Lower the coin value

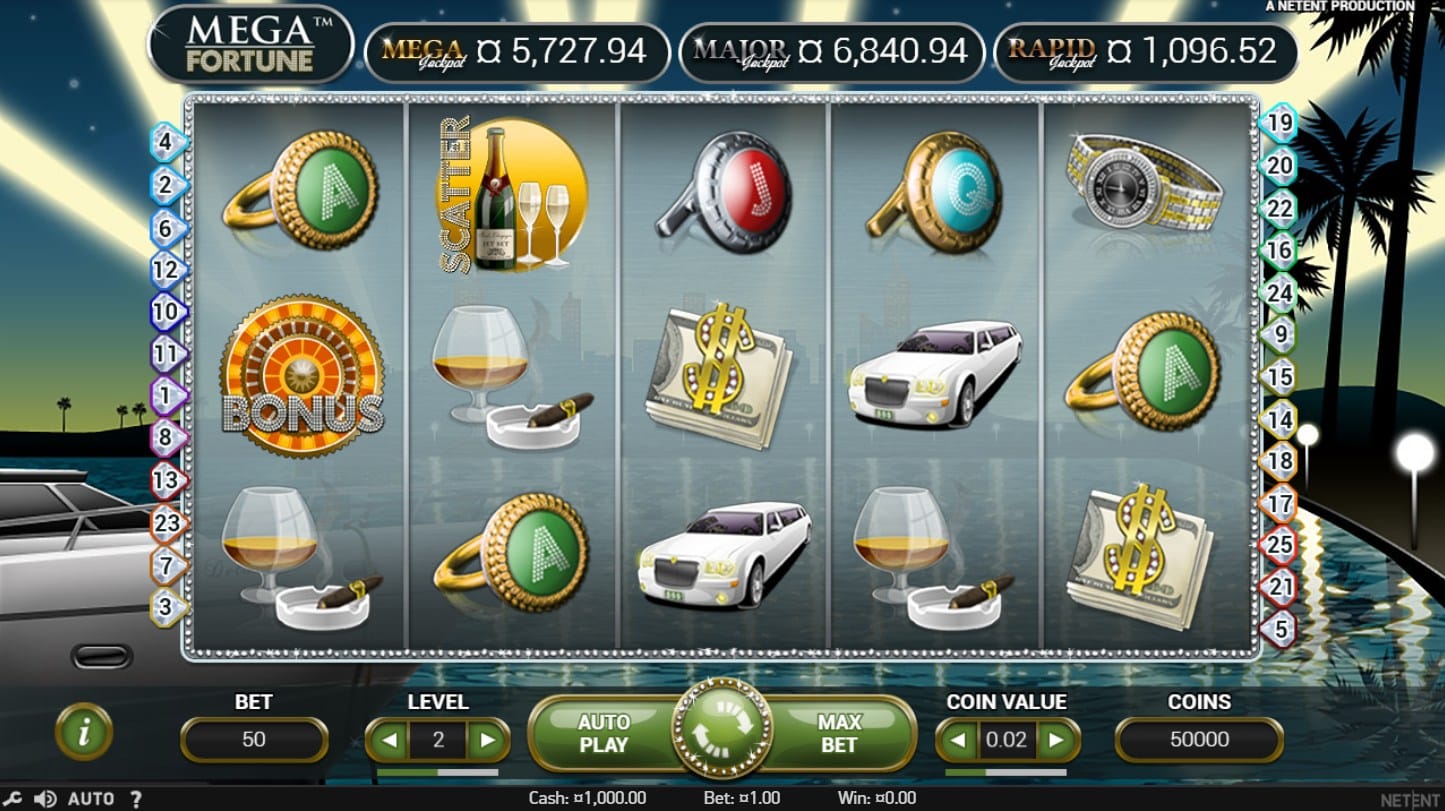tap(959, 741)
